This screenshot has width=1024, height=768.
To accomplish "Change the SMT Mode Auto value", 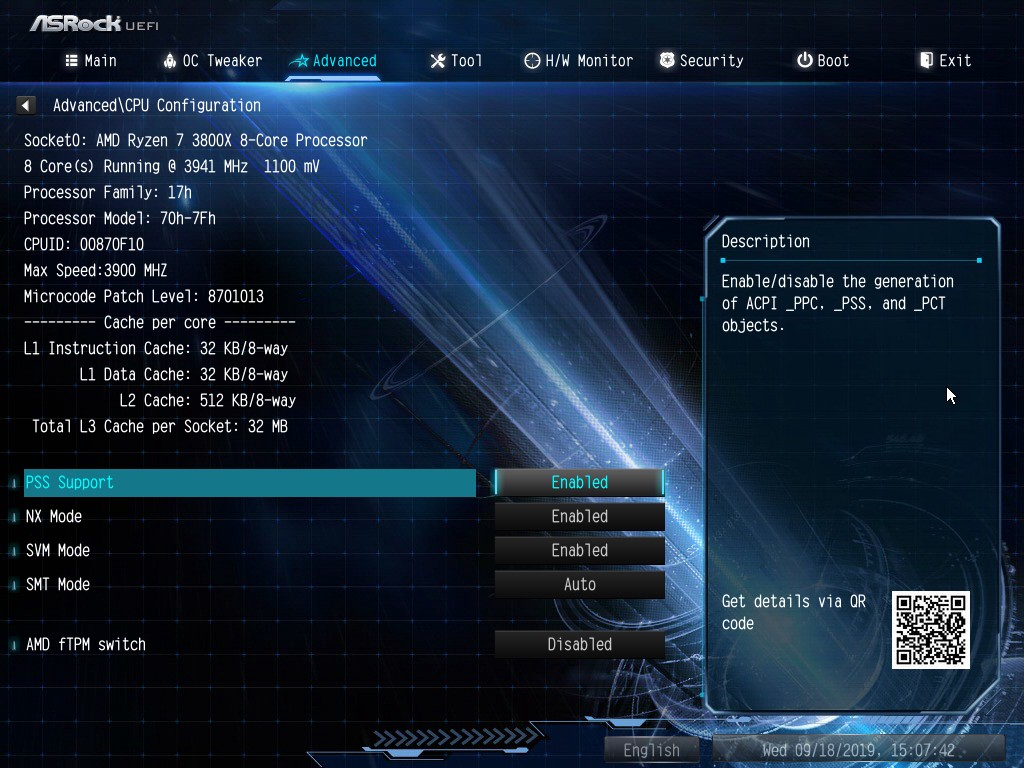I will click(579, 585).
